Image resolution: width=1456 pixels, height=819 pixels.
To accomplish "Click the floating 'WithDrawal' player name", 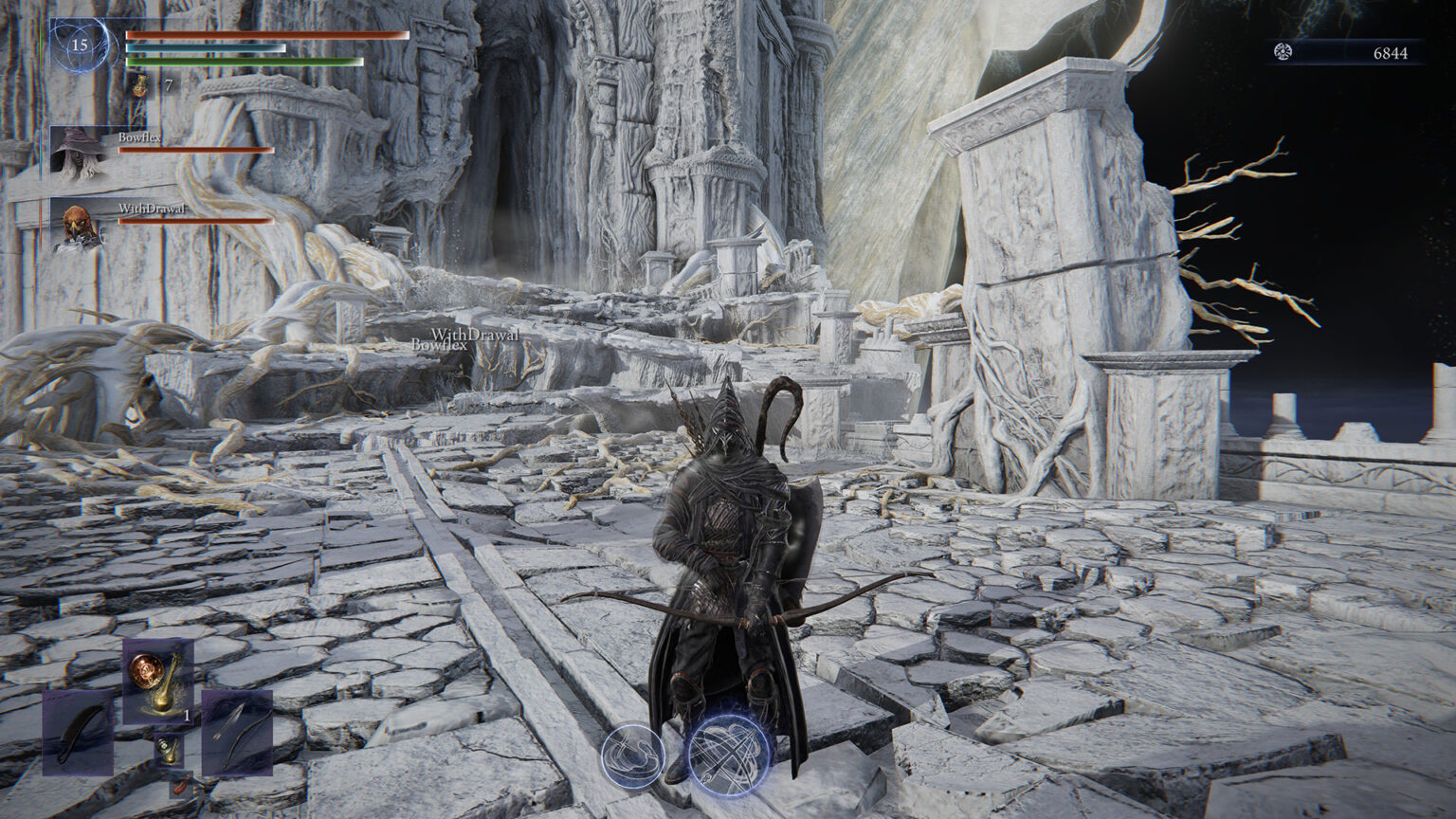I will [475, 334].
